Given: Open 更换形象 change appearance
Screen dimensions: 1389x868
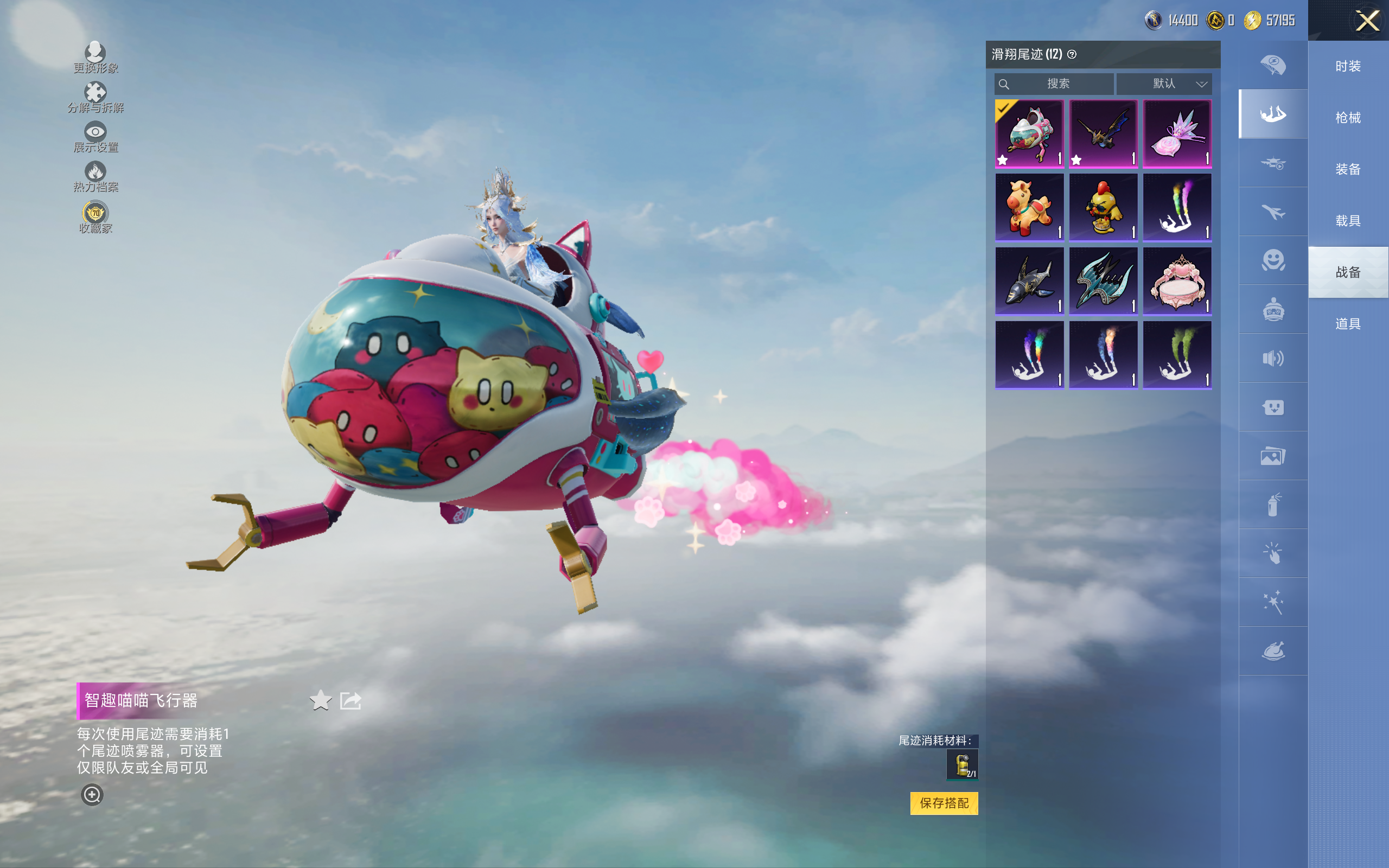Looking at the screenshot, I should (x=95, y=58).
